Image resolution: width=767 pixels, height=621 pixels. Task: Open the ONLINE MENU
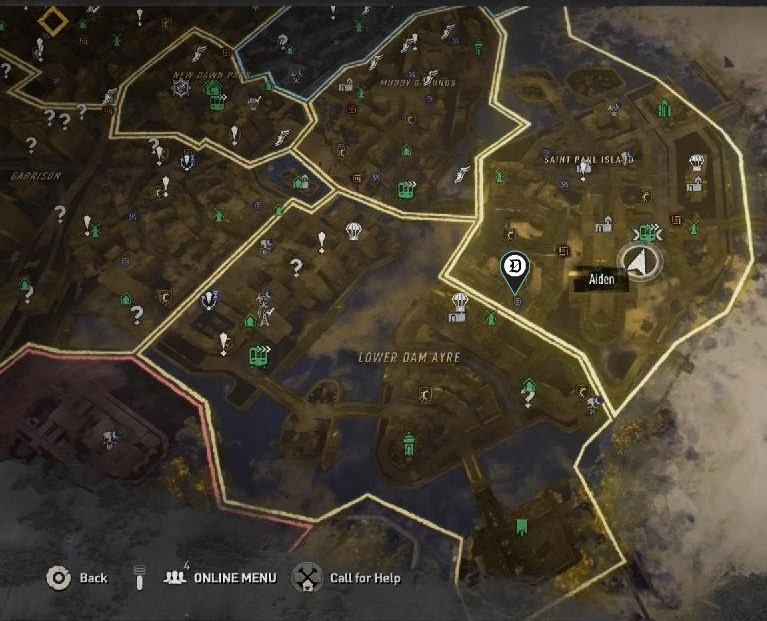221,577
